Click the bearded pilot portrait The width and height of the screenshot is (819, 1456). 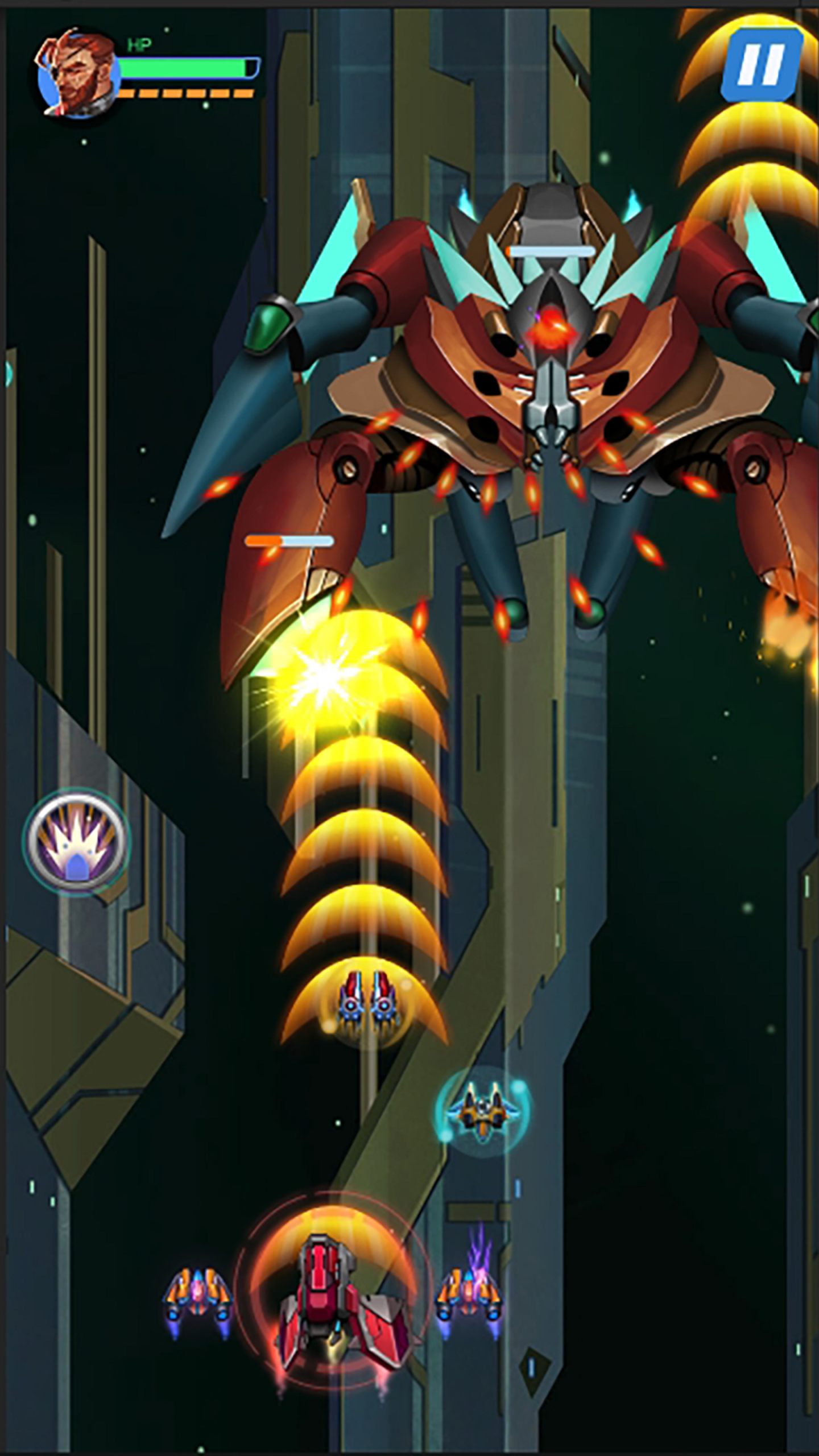click(77, 75)
